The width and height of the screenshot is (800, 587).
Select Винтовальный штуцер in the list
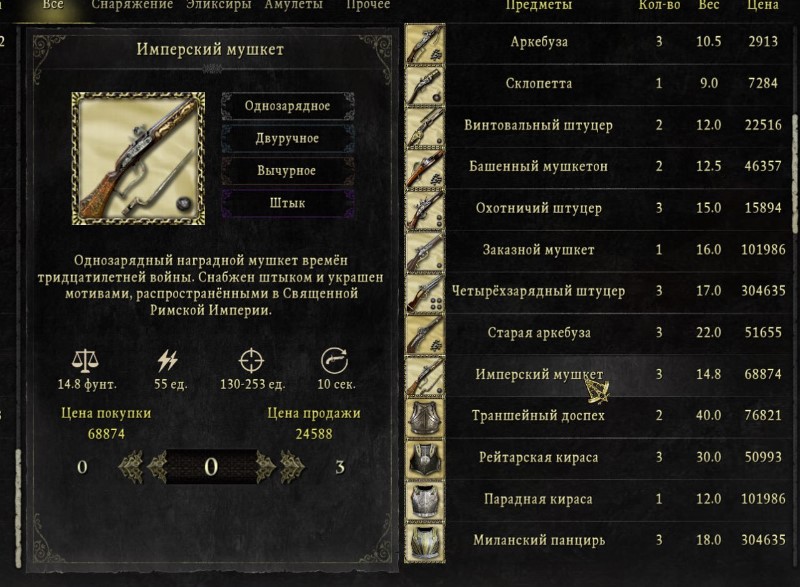[539, 126]
